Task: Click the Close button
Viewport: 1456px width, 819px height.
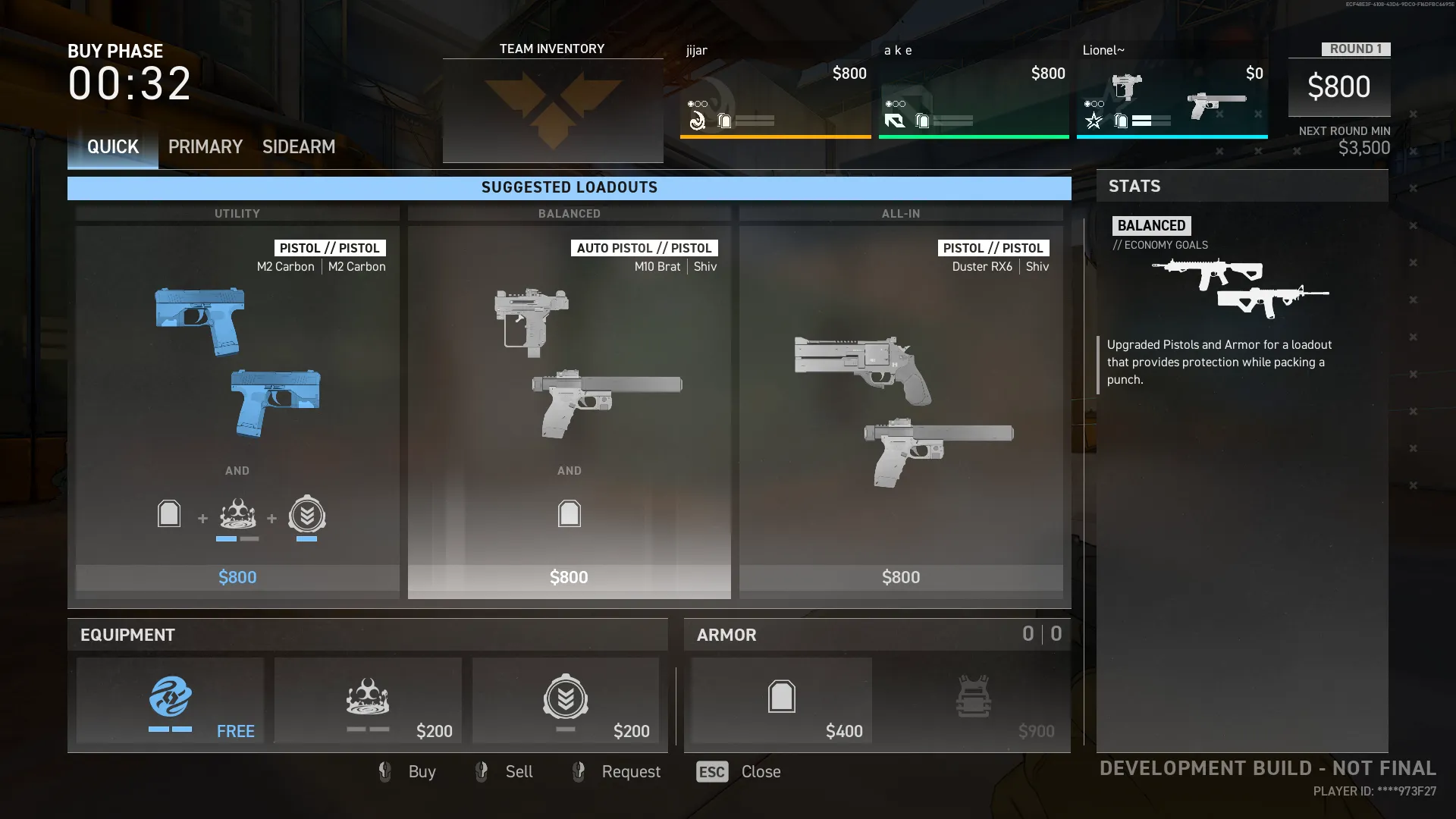Action: click(739, 772)
